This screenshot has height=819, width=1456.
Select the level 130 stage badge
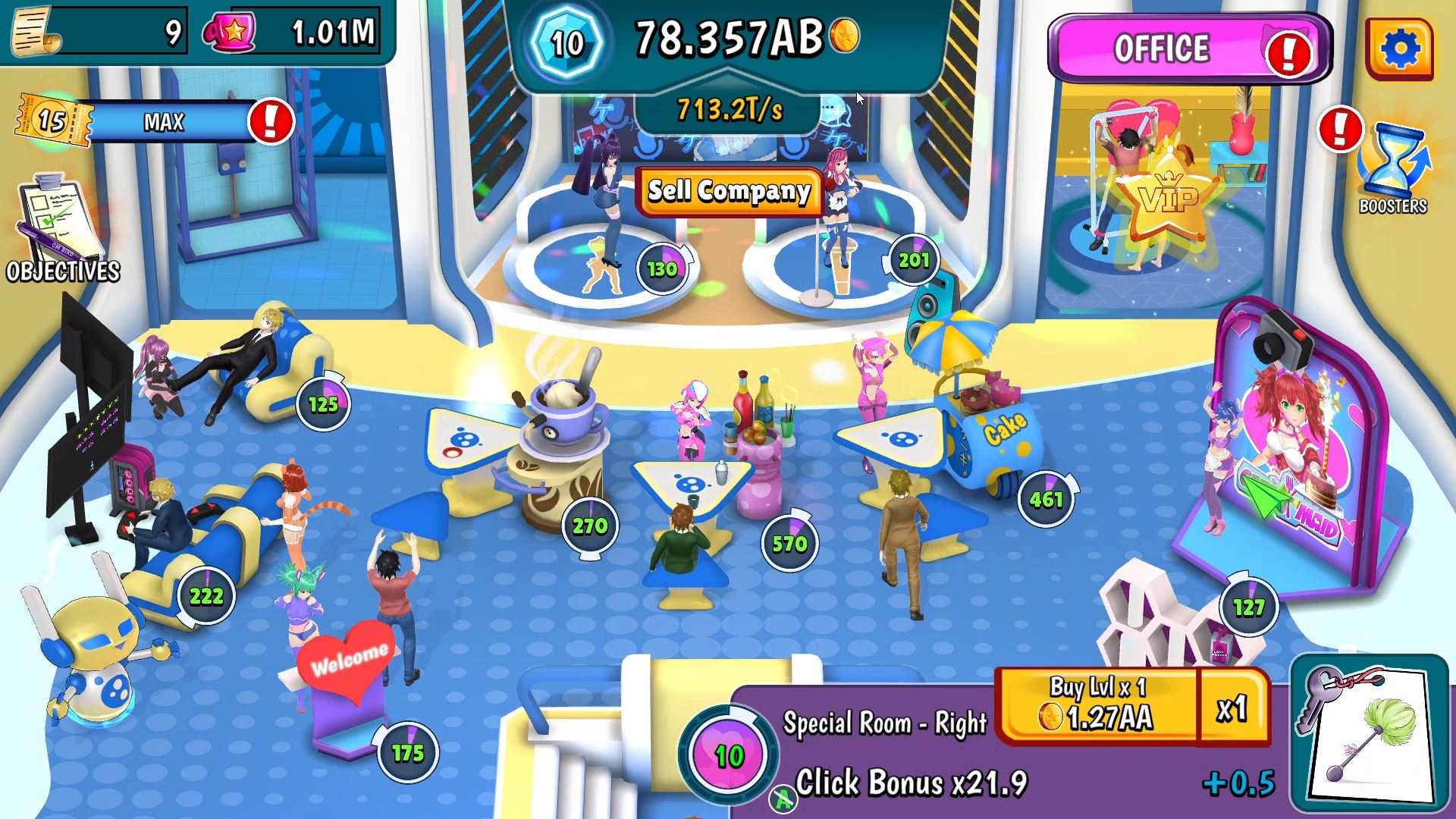pos(662,268)
